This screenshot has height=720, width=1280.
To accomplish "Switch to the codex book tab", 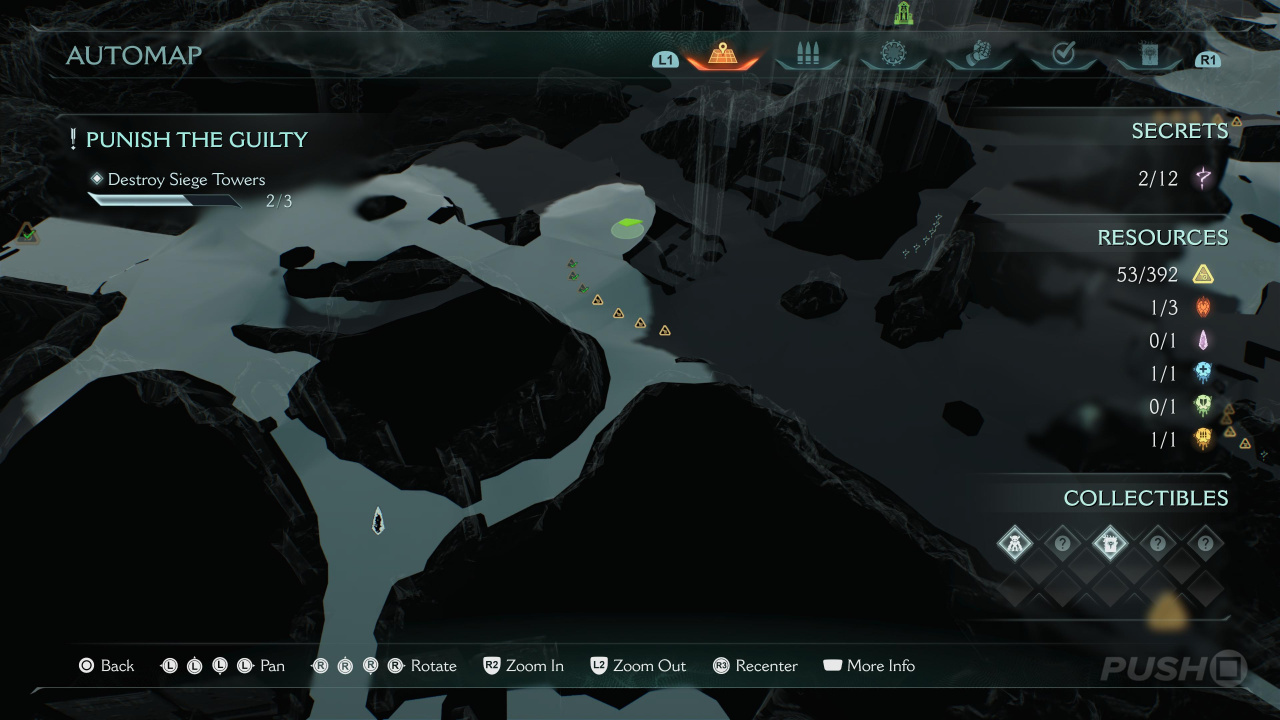I will [1148, 54].
